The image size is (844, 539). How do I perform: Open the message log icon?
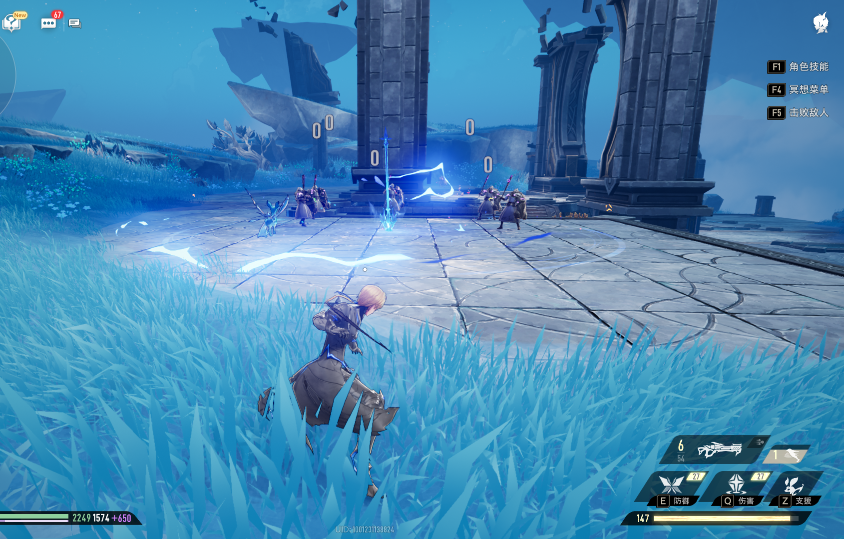[x=74, y=22]
